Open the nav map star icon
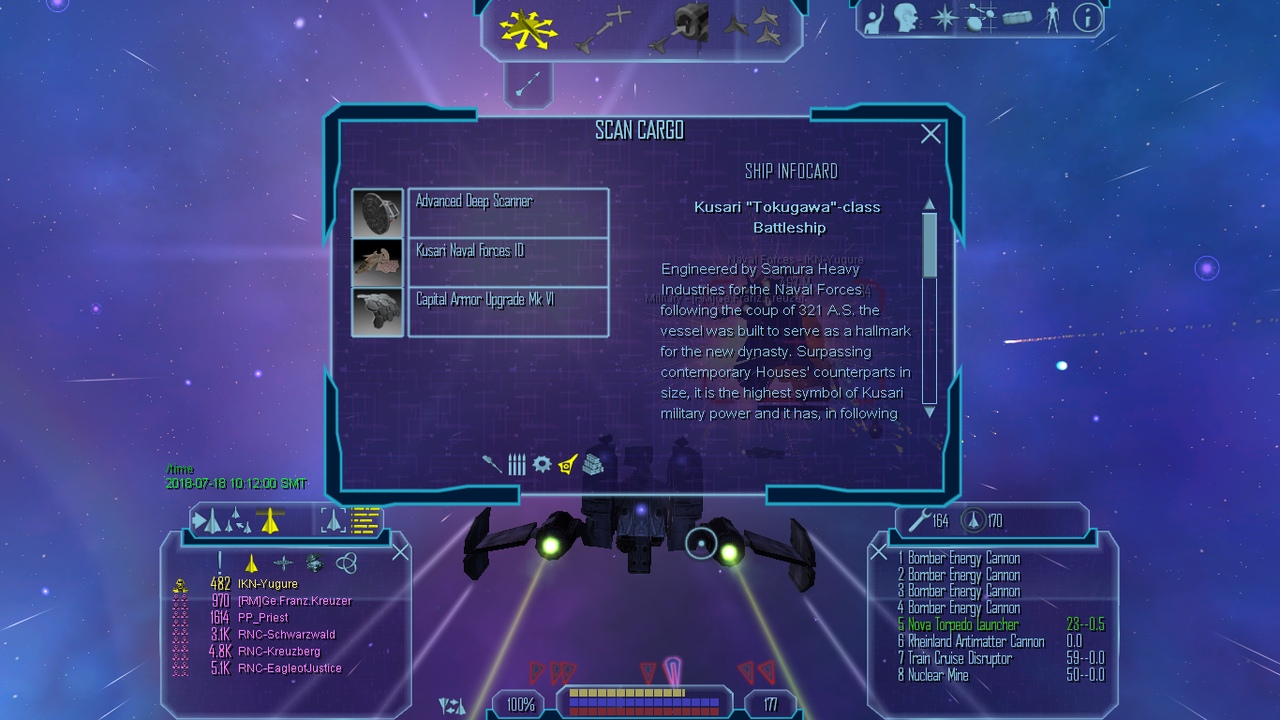The image size is (1280, 720). coord(944,17)
